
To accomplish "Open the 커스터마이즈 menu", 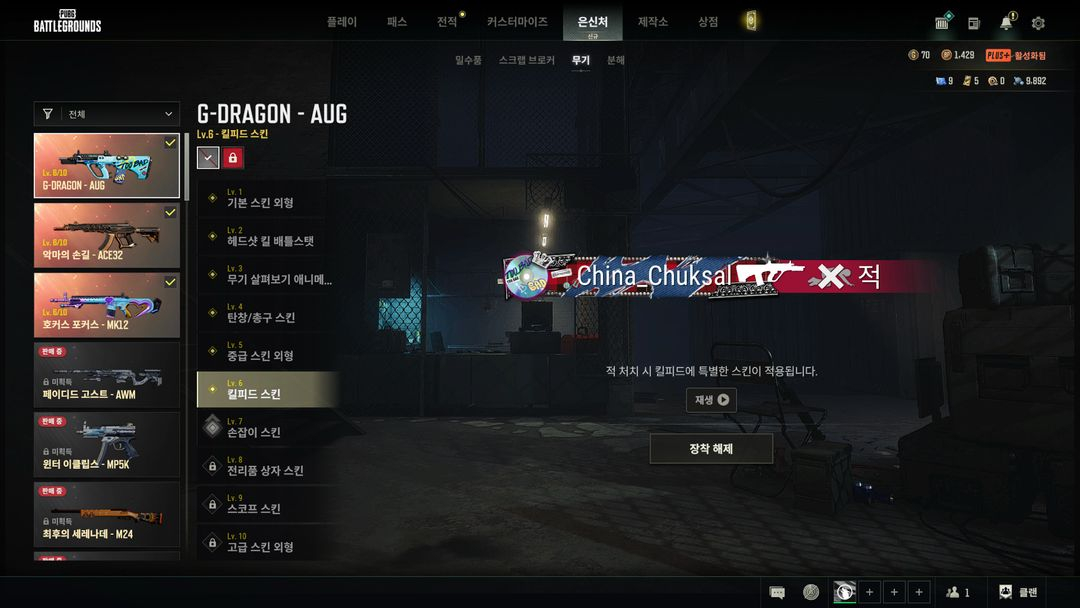I will click(x=517, y=22).
